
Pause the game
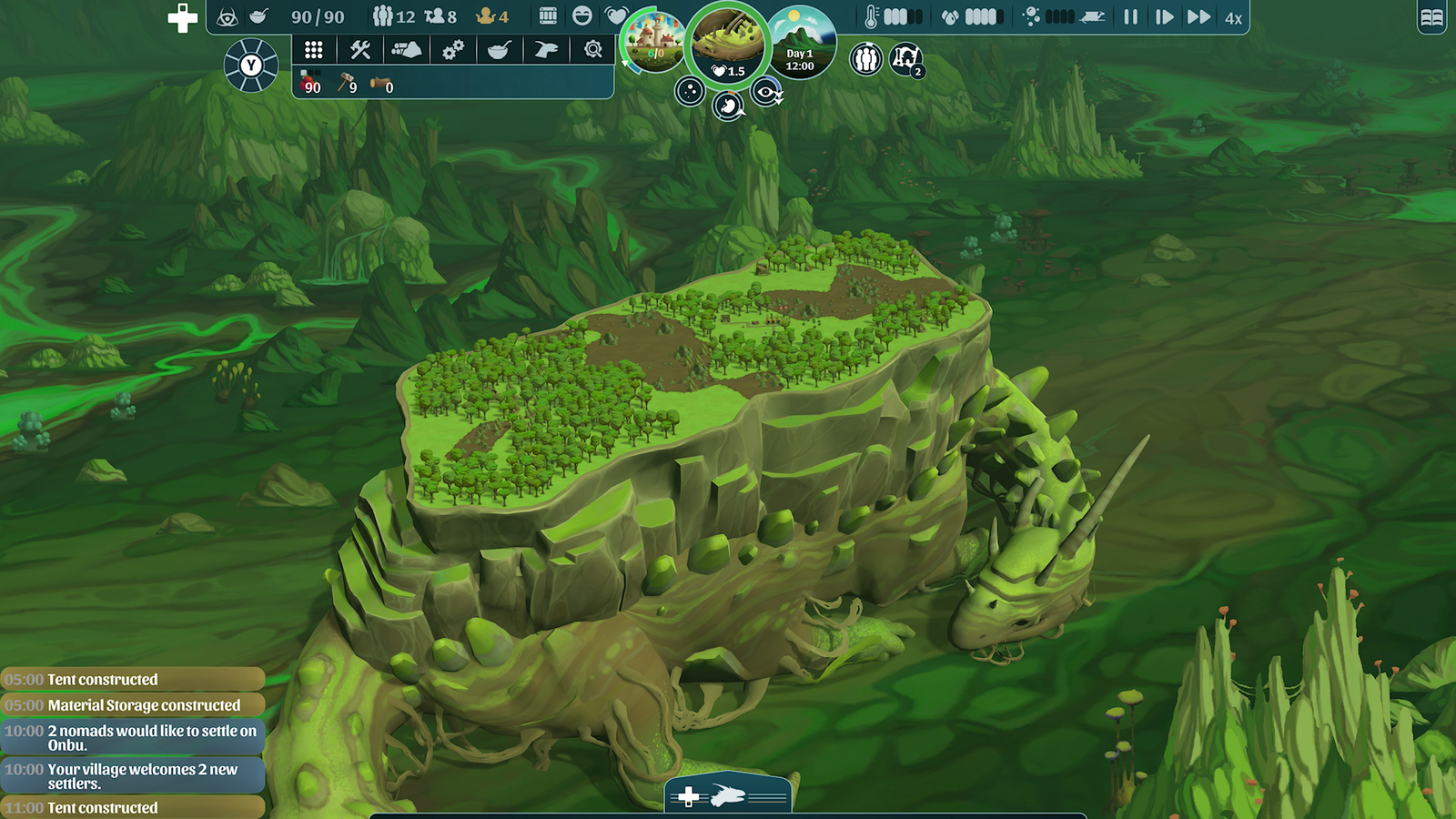click(x=1130, y=17)
